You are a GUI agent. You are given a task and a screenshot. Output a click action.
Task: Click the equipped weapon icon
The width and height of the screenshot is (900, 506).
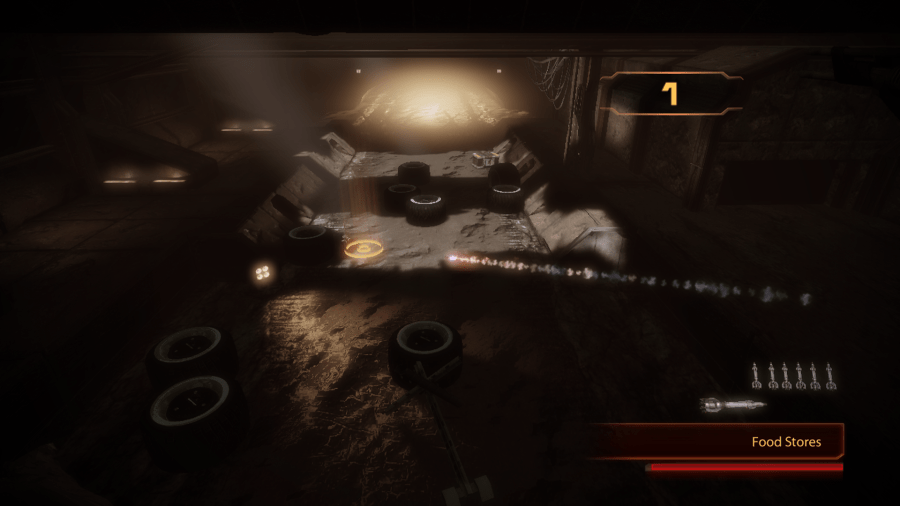732,404
